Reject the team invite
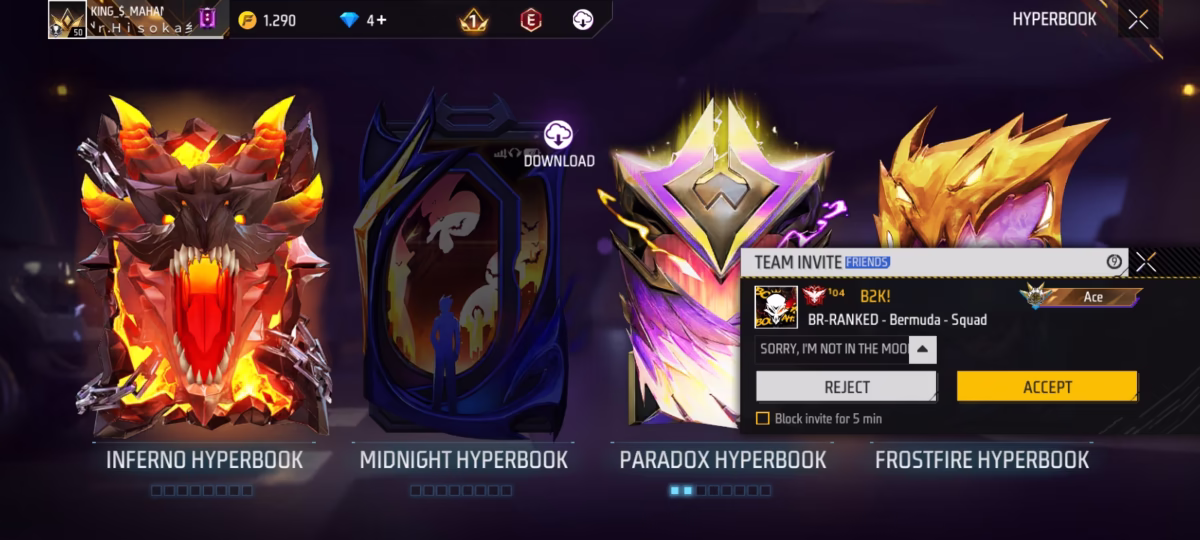 coord(846,387)
